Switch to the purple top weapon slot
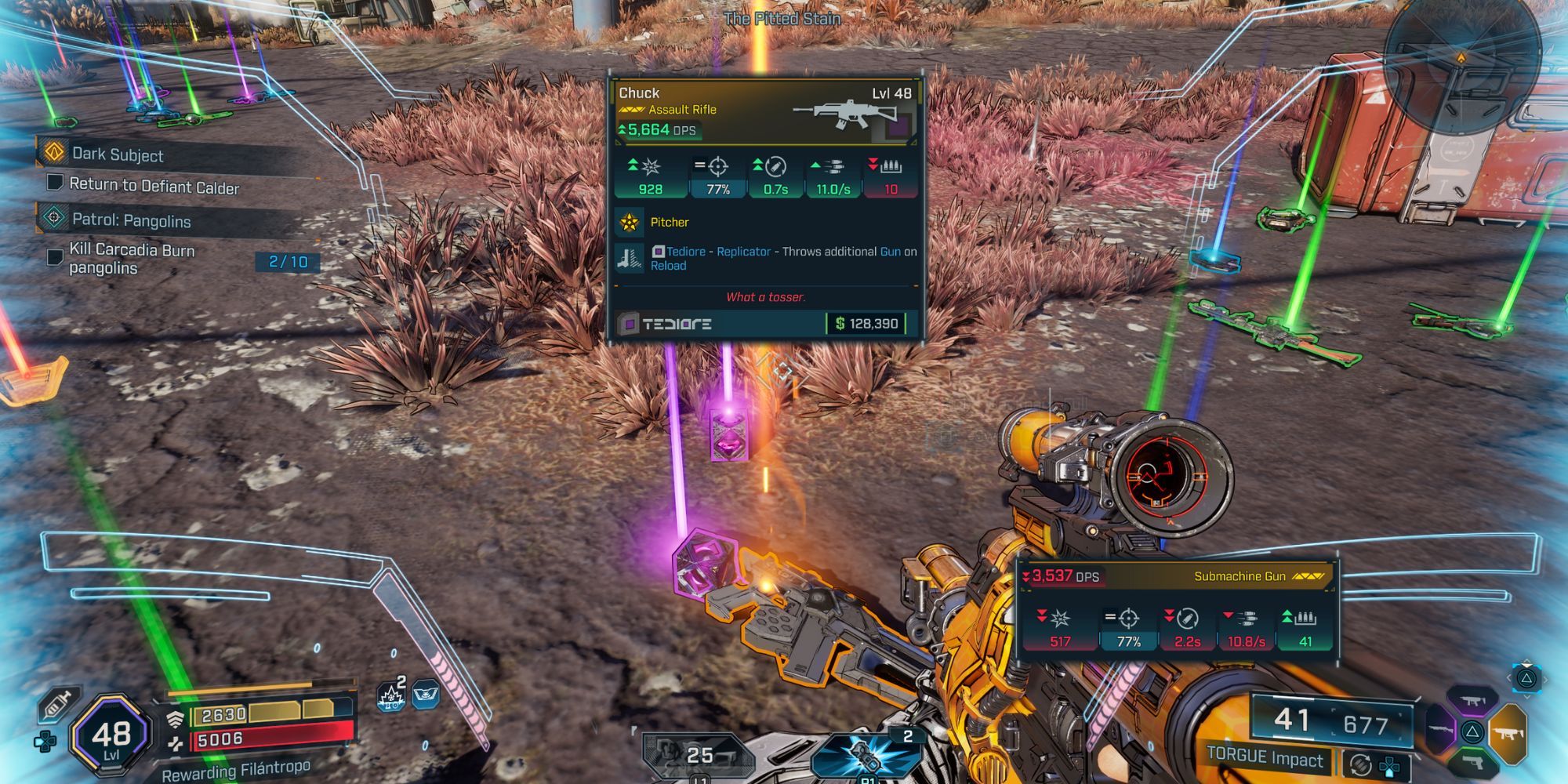The width and height of the screenshot is (1568, 784). click(x=1472, y=701)
